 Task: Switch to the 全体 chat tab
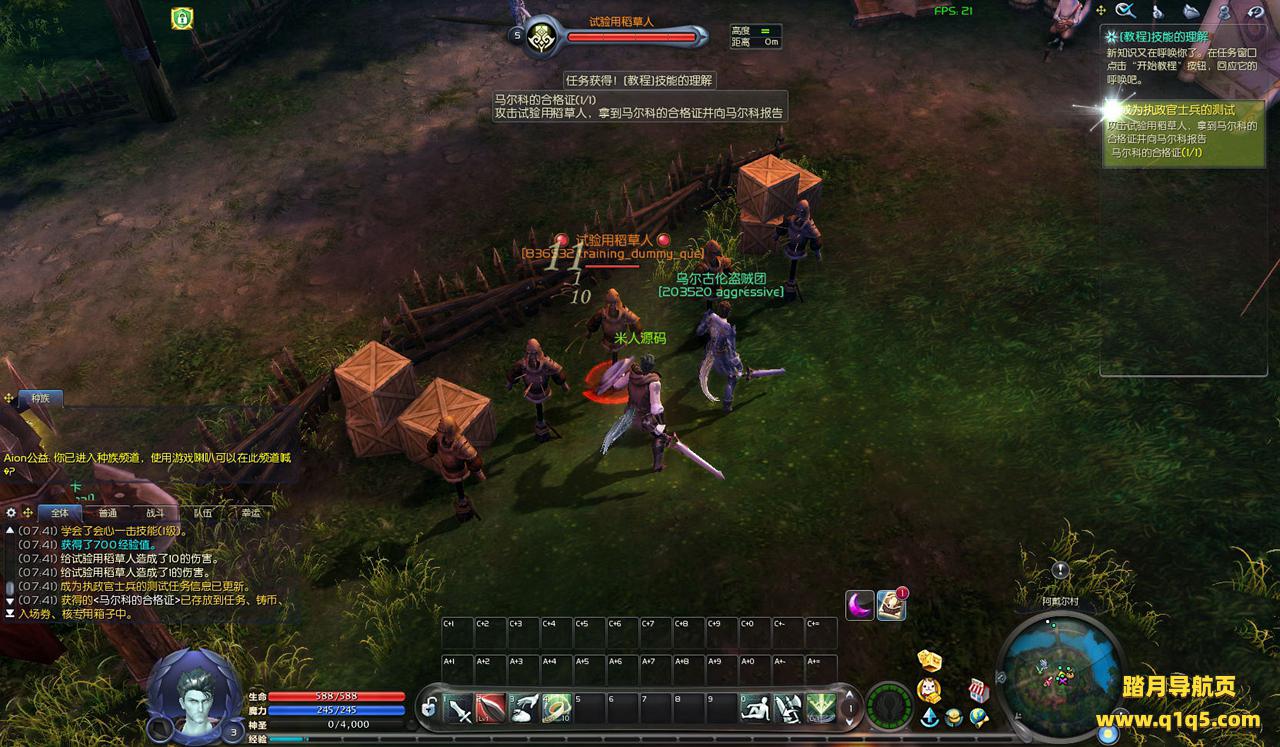coord(59,513)
